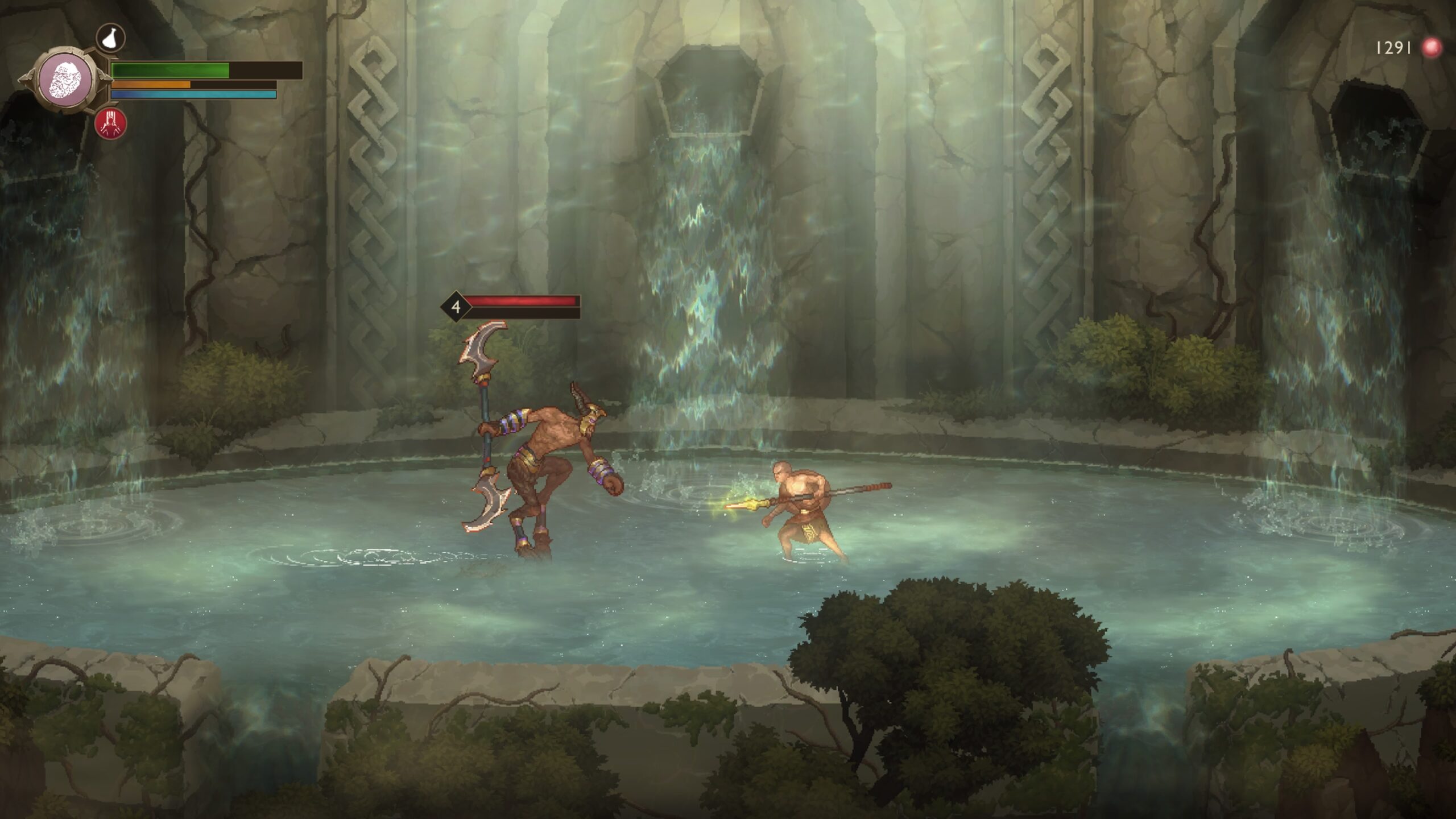The width and height of the screenshot is (1456, 819).
Task: Select the white flask potion icon
Action: pyautogui.click(x=110, y=38)
